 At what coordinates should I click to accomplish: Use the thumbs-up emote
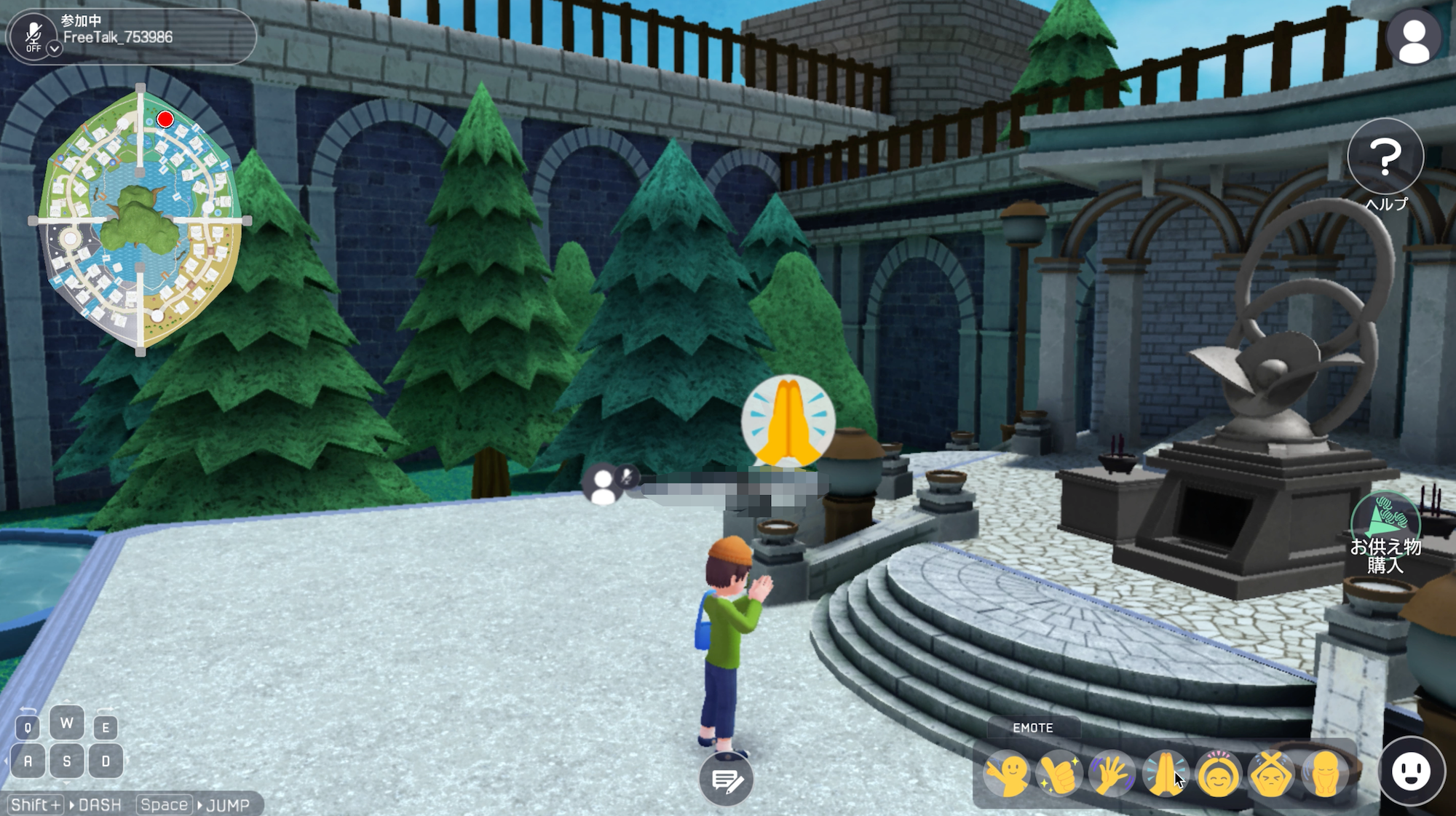click(1059, 774)
